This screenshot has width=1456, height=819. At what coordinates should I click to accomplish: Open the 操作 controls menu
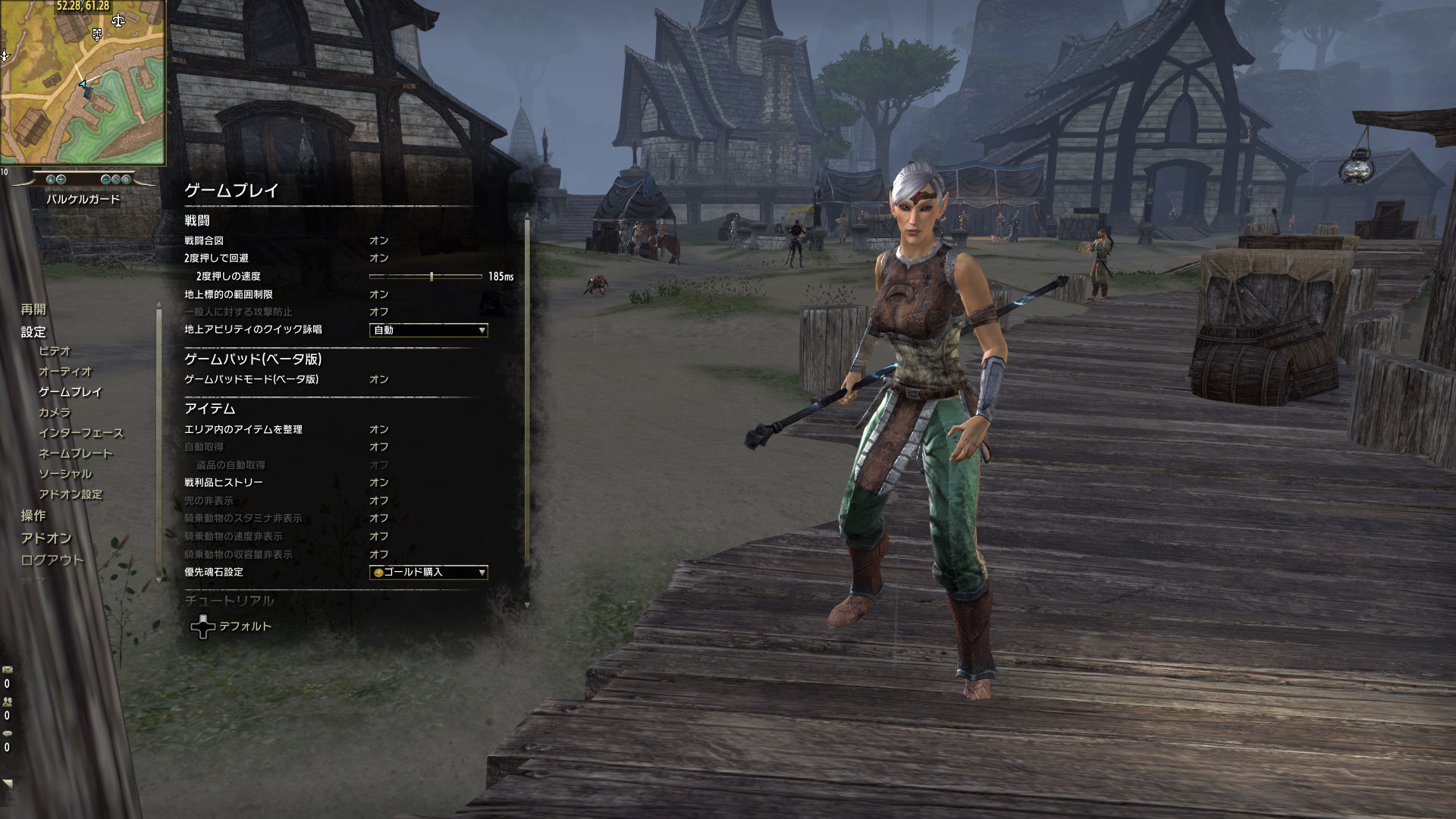33,516
